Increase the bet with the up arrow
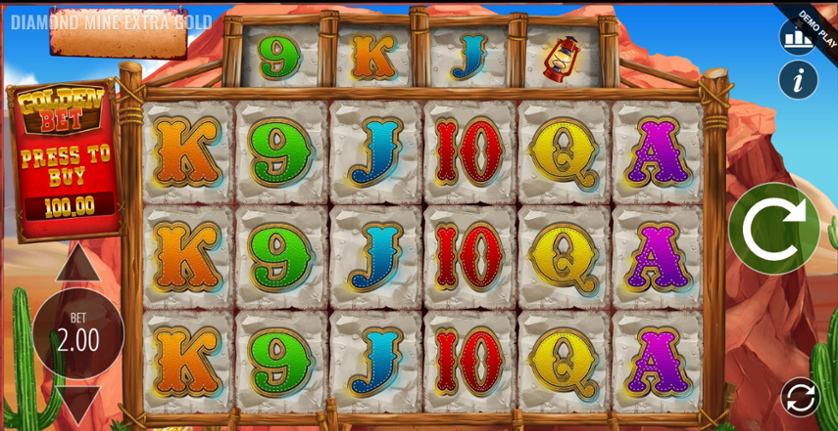Image resolution: width=838 pixels, height=431 pixels. tap(77, 266)
